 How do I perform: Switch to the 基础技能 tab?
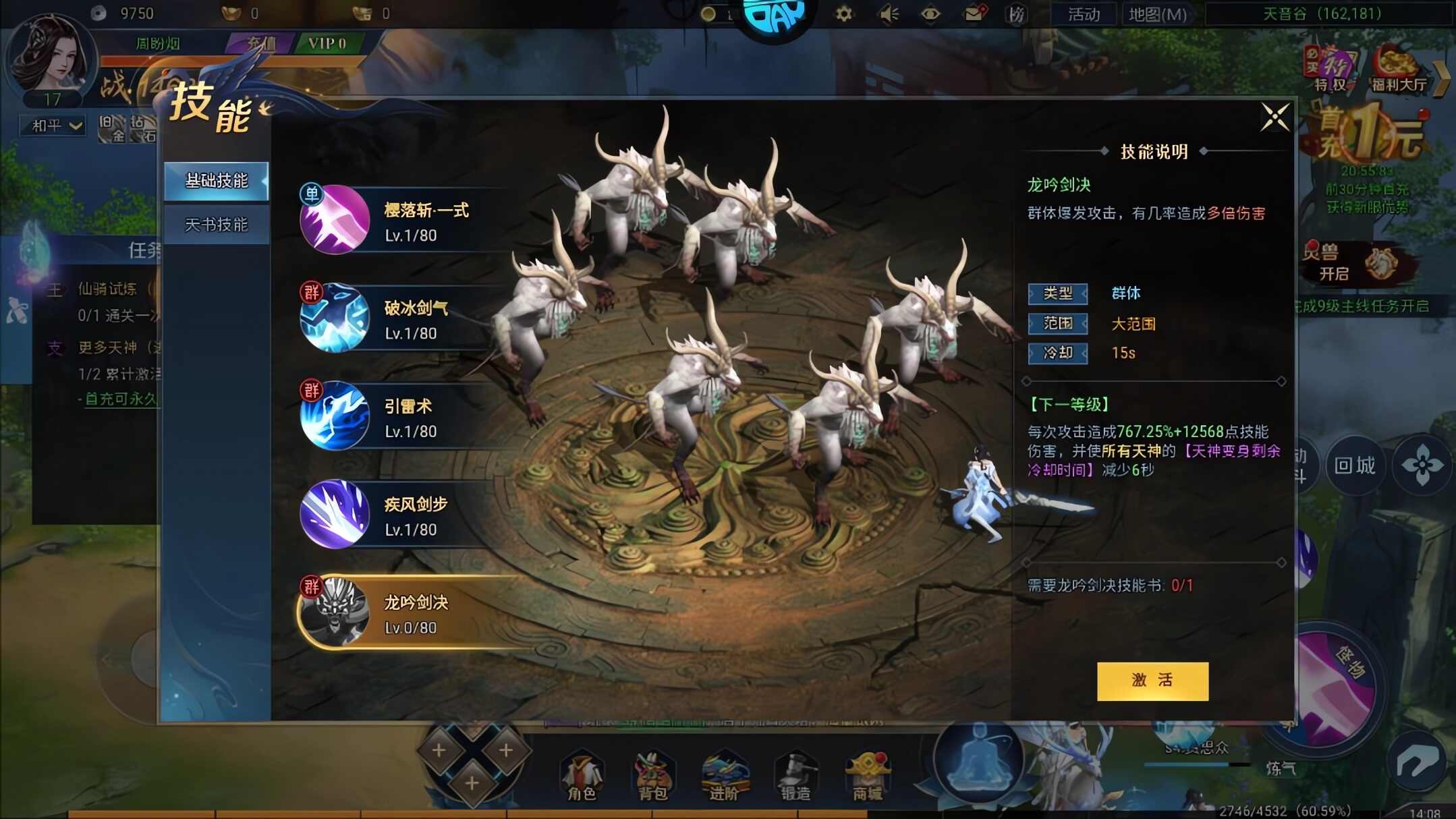[x=217, y=181]
